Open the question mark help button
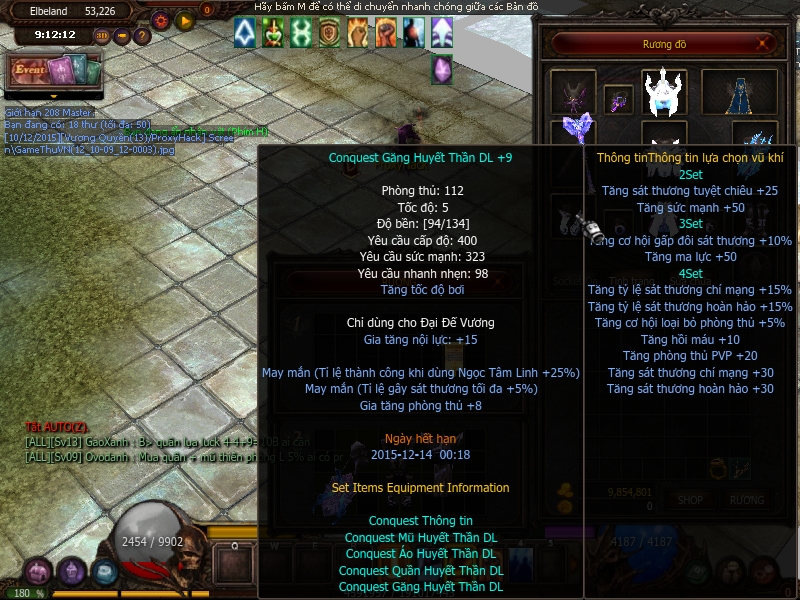 [142, 36]
